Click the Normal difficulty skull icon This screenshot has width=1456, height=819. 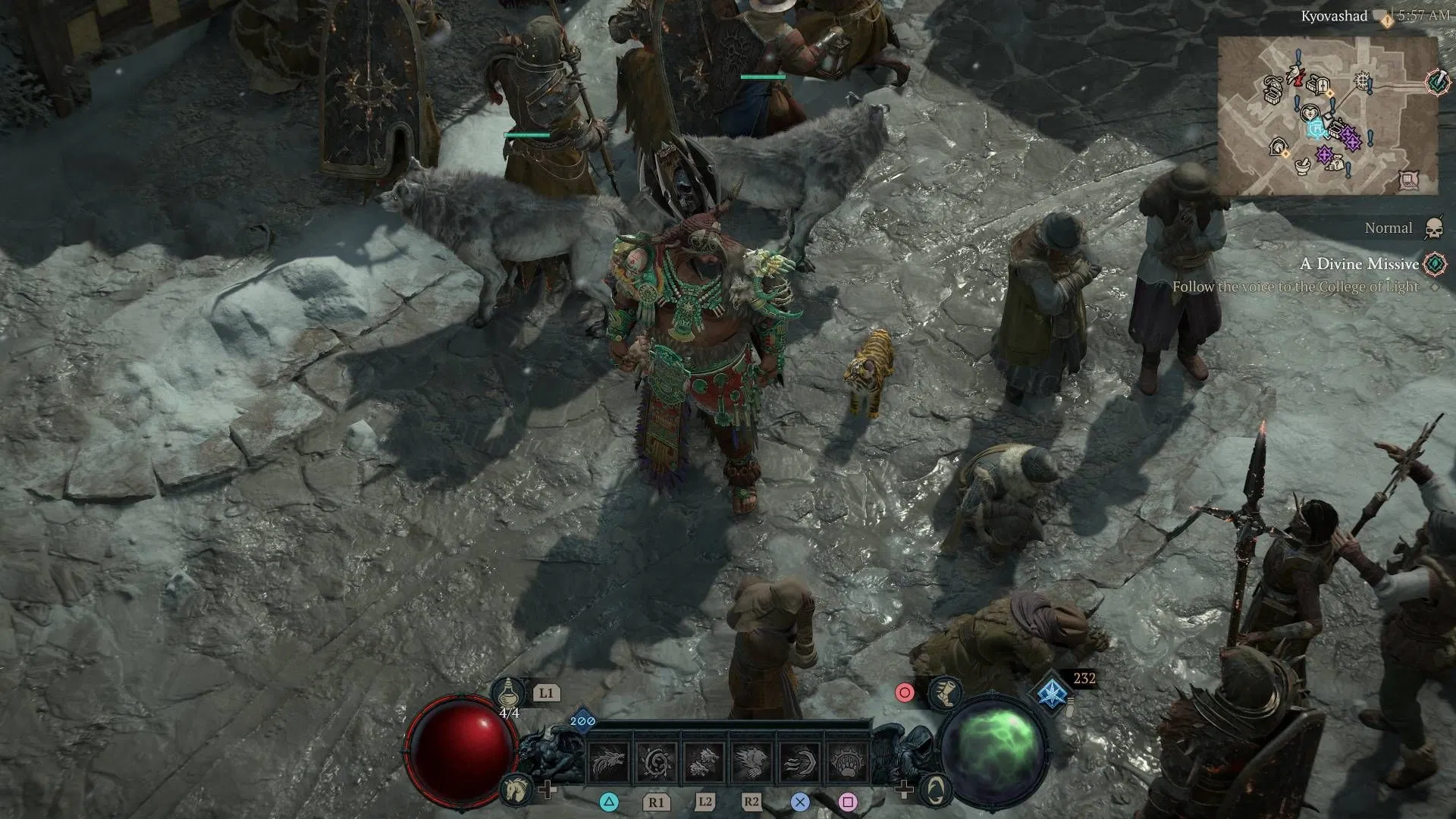1433,227
